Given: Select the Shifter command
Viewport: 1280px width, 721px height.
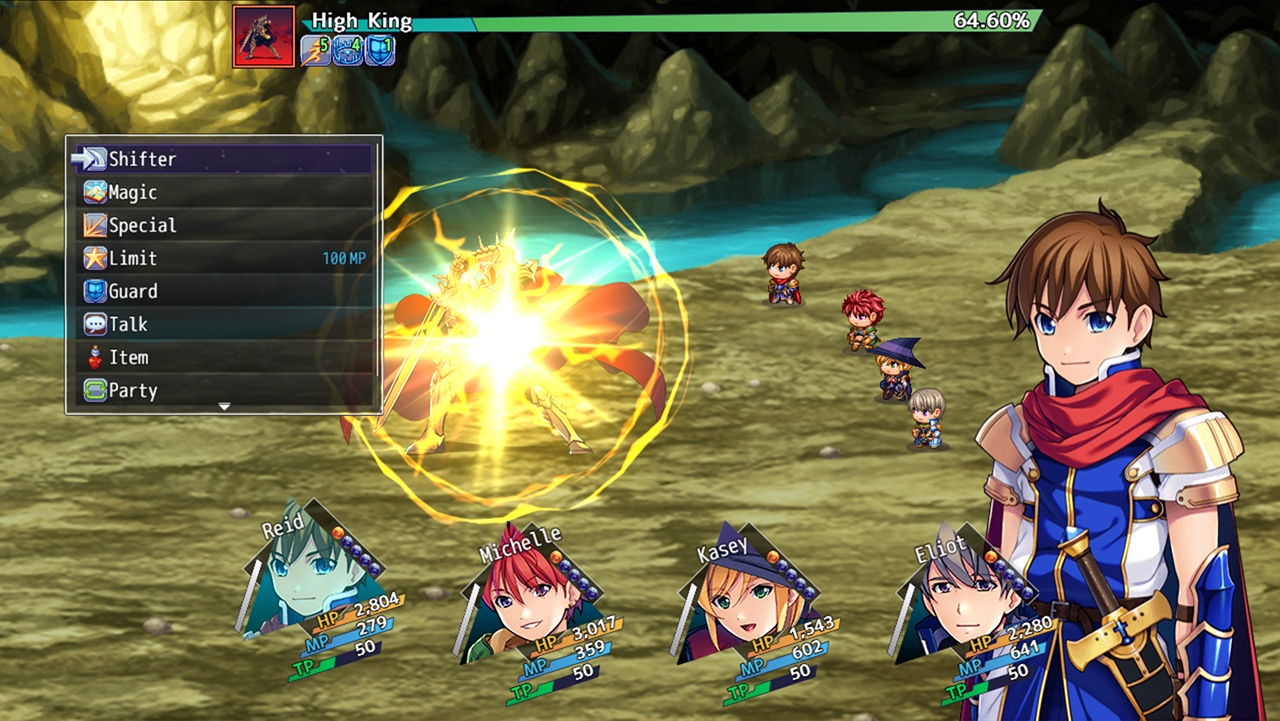Looking at the screenshot, I should click(x=223, y=159).
